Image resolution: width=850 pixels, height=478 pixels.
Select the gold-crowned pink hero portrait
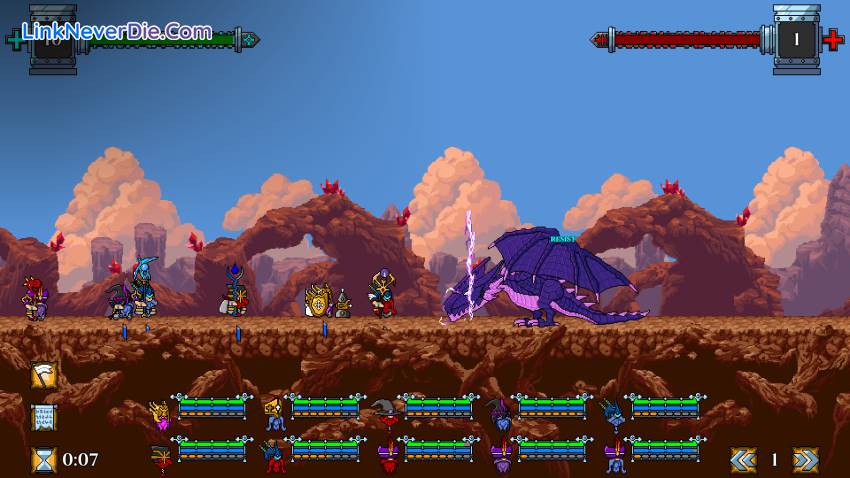[x=160, y=411]
